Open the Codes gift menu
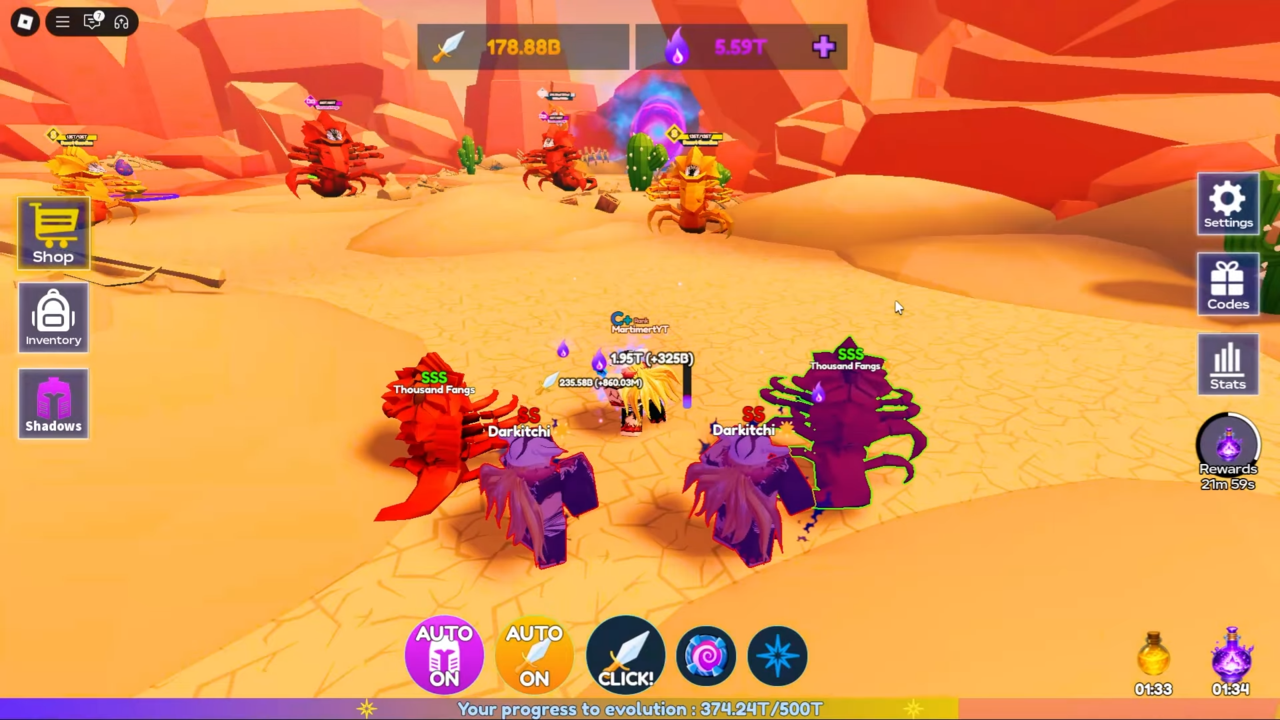Screen dimensions: 1280x720 (1228, 284)
